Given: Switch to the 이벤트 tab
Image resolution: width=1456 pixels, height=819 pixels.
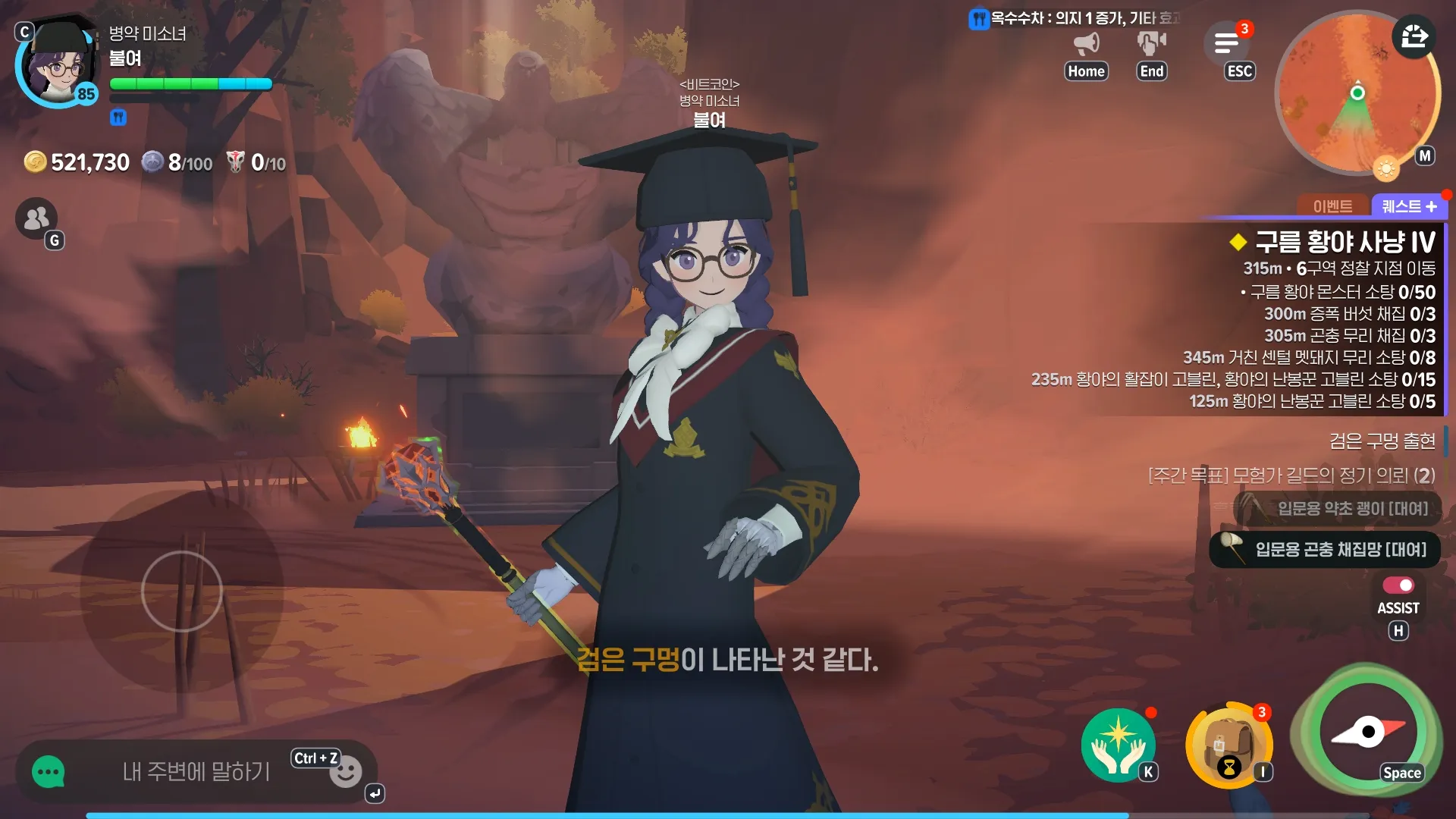Looking at the screenshot, I should [x=1332, y=206].
